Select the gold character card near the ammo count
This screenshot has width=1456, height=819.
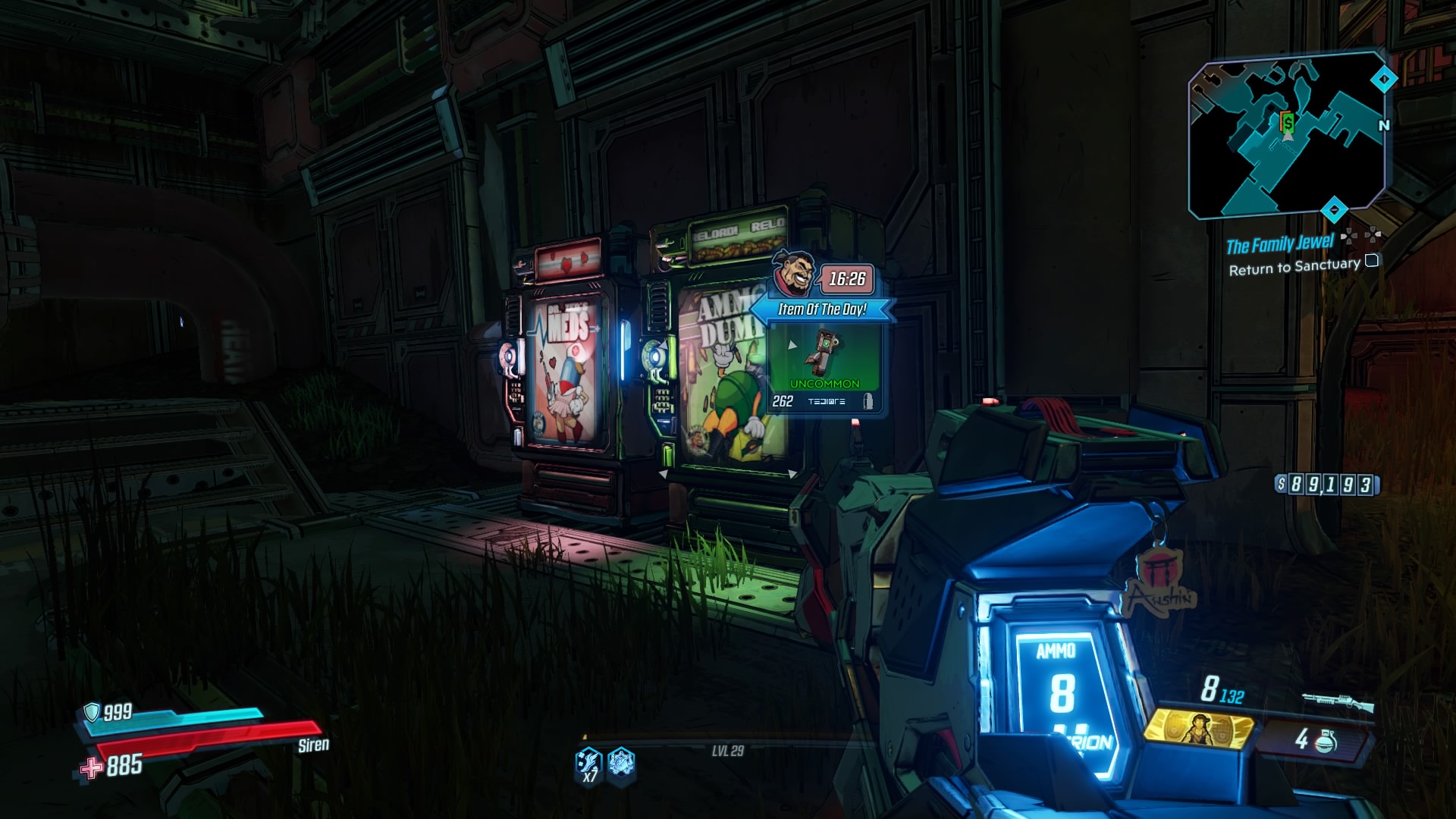(x=1198, y=732)
